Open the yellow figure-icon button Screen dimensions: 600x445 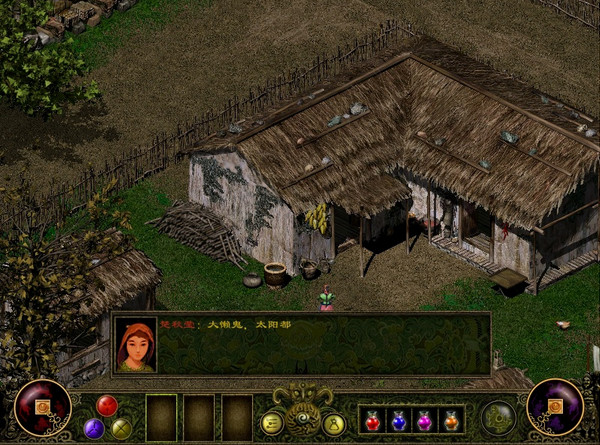[334, 423]
